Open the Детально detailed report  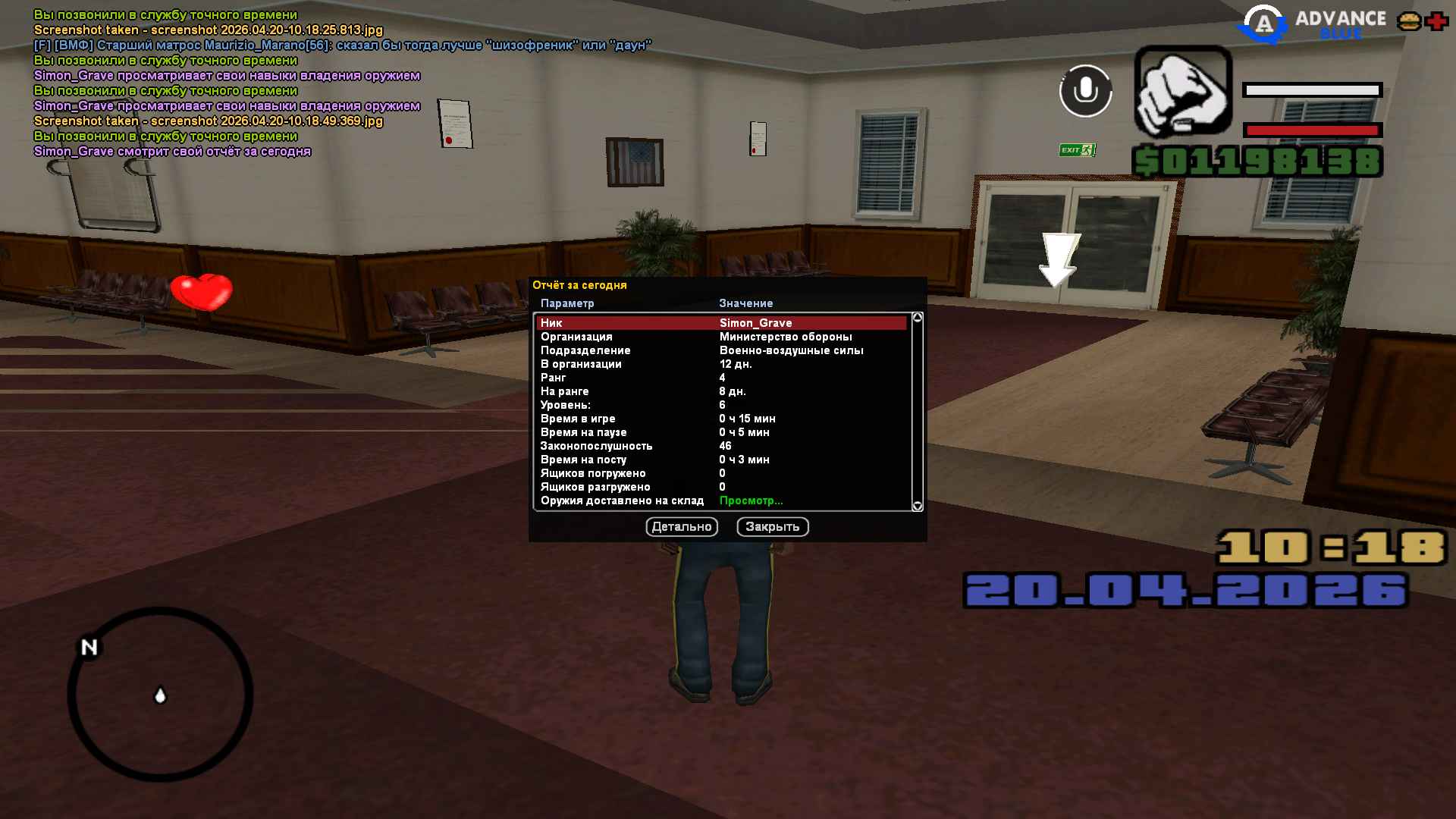tap(681, 527)
